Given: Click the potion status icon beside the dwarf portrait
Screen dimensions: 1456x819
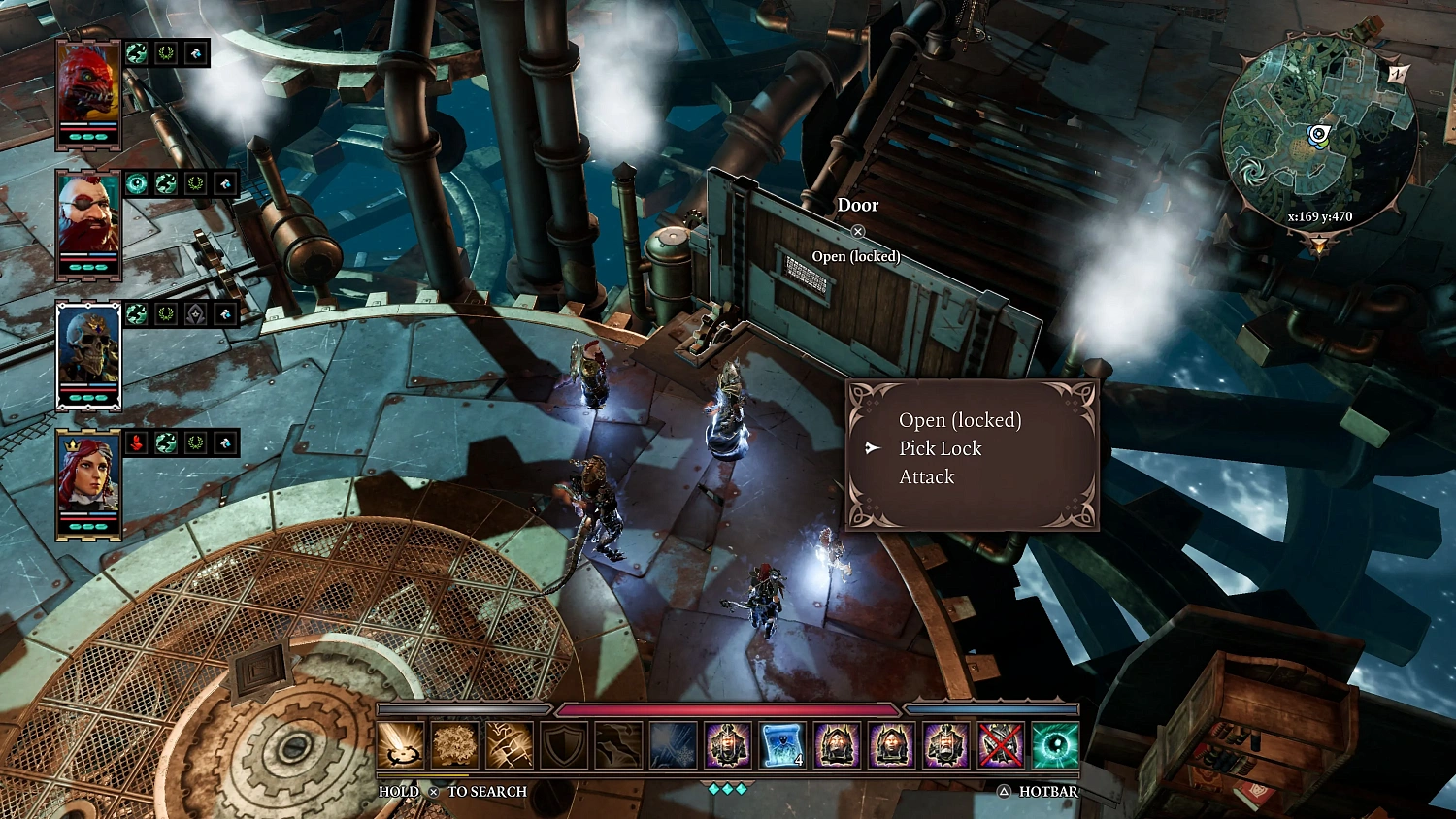Looking at the screenshot, I should [x=225, y=183].
